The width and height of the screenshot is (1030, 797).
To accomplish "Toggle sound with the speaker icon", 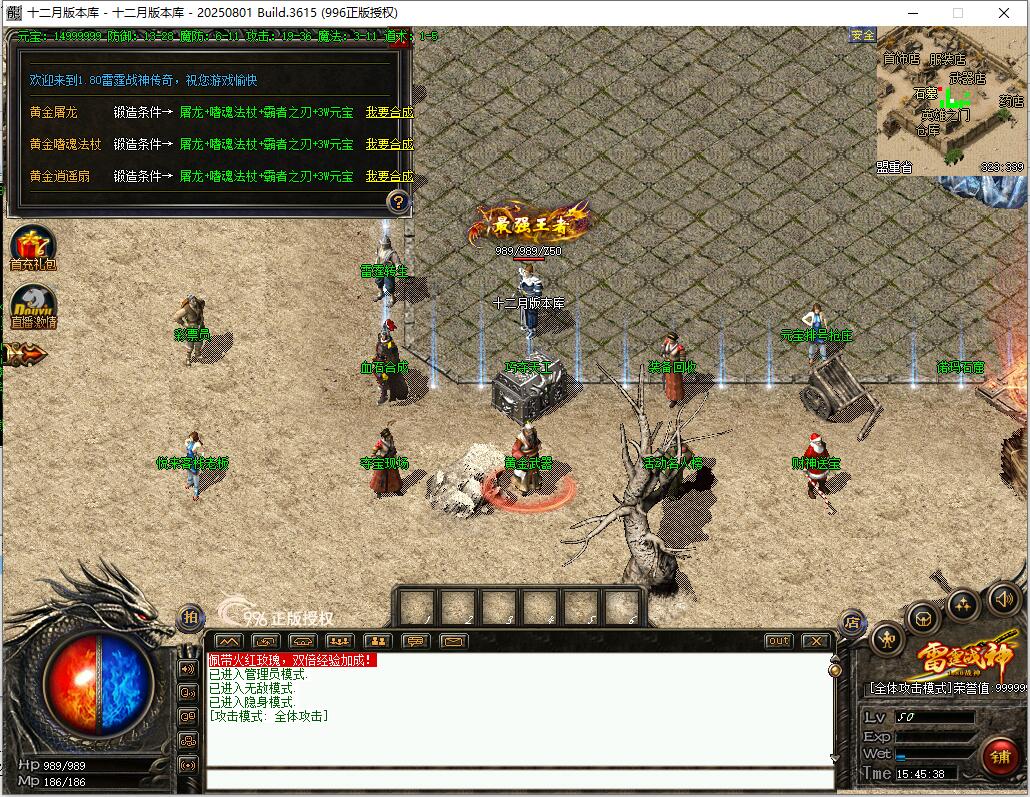I will pos(1003,599).
